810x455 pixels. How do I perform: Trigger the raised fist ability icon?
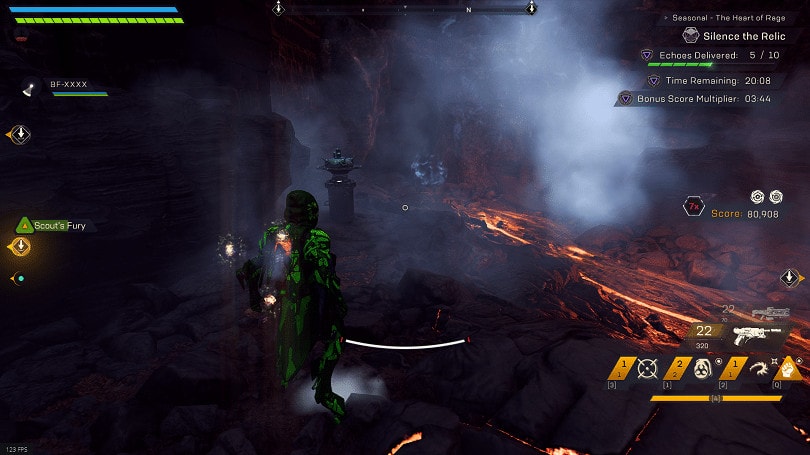[x=790, y=368]
